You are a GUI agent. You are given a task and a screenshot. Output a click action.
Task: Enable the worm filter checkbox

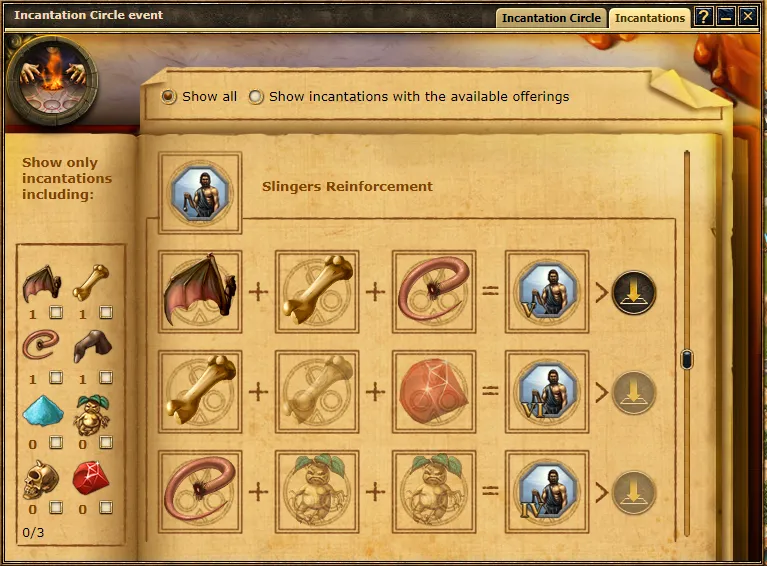tap(56, 378)
